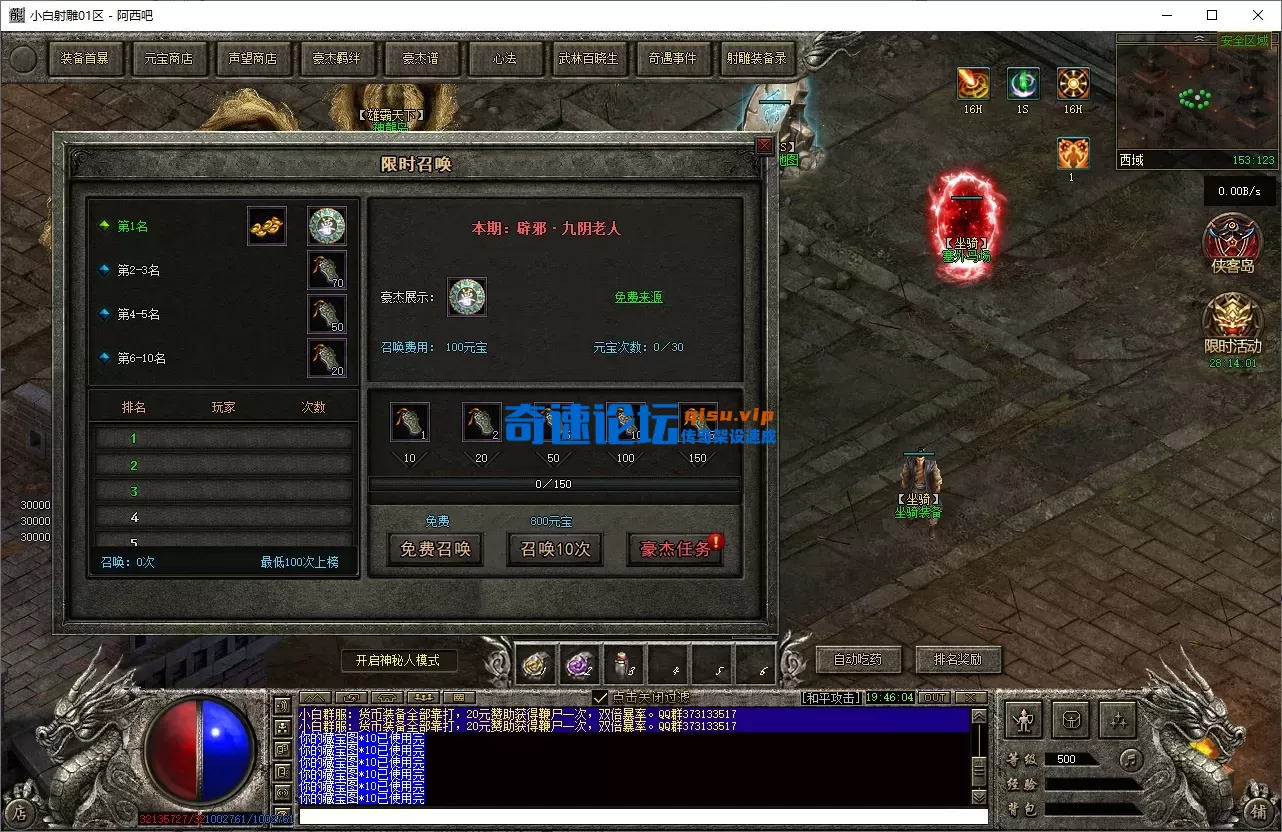
Task: Click the 1S buff icon below minimap
Action: (1022, 83)
